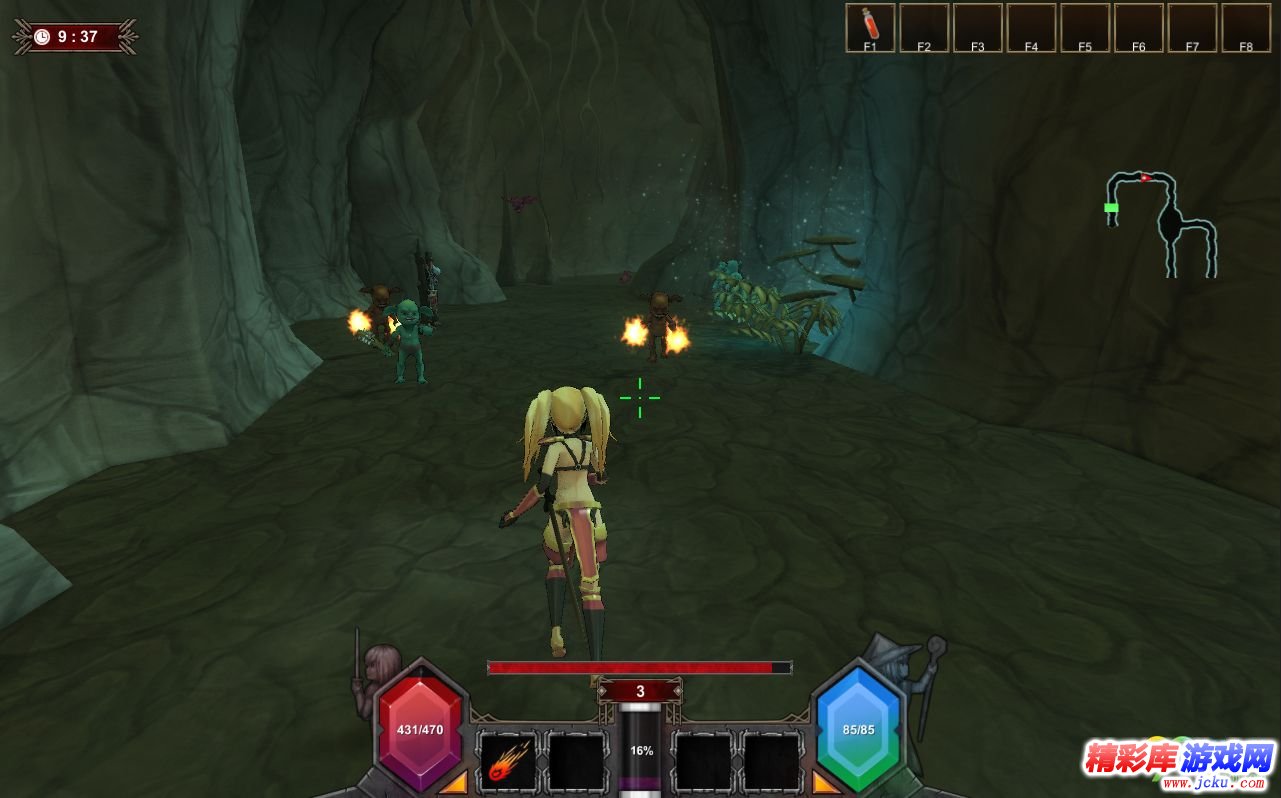Select the empty F2 quick slot

point(924,26)
